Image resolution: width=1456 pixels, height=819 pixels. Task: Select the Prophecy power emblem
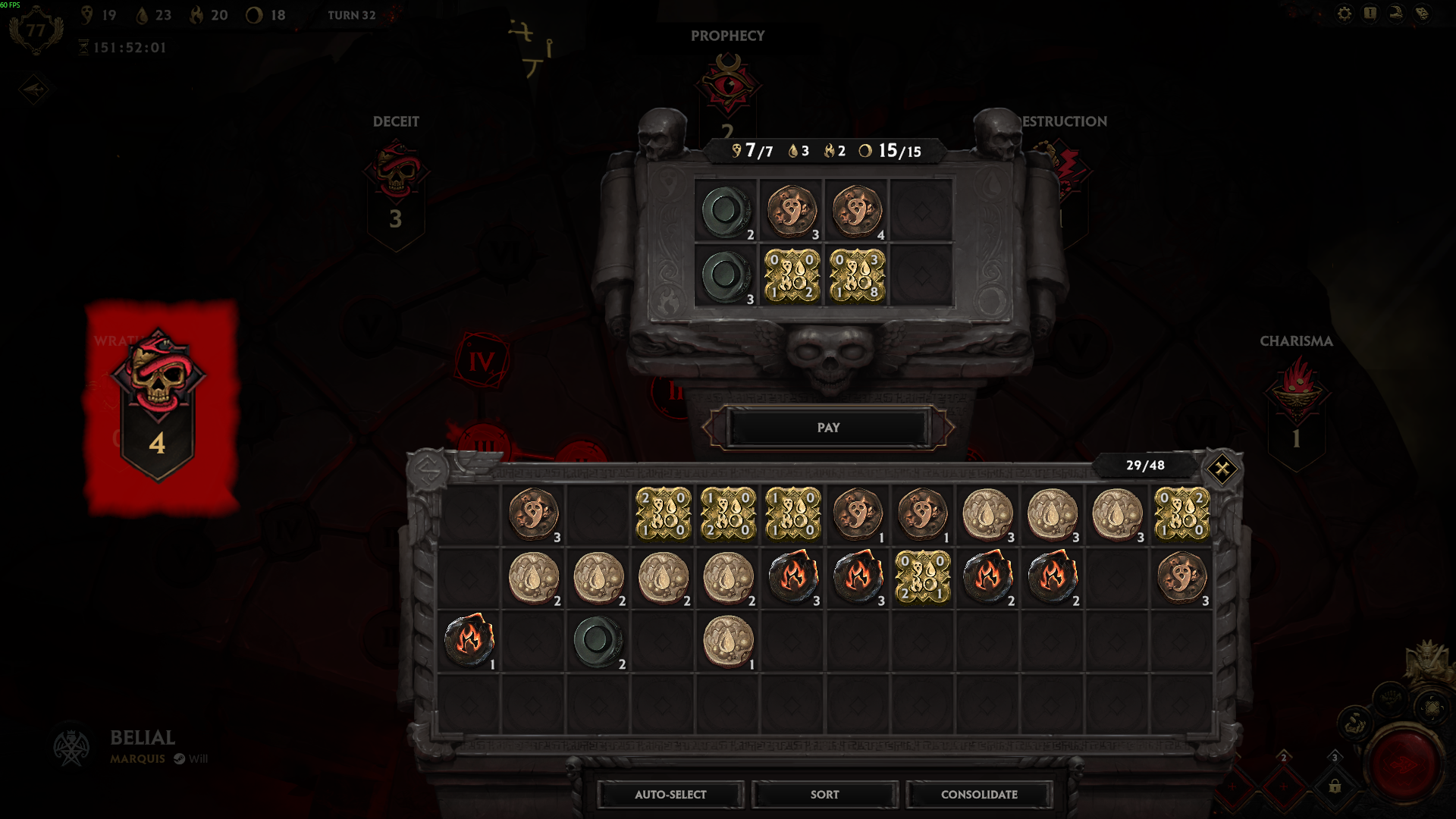[x=728, y=83]
